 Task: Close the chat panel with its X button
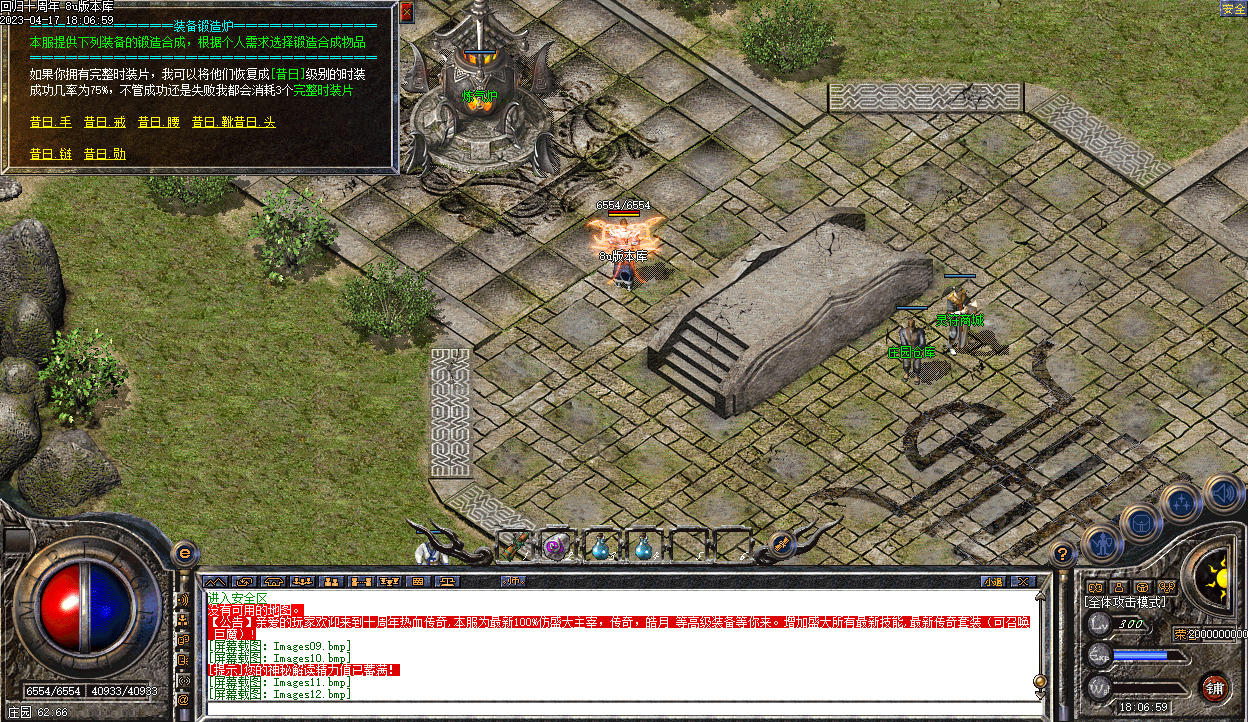pos(1022,581)
